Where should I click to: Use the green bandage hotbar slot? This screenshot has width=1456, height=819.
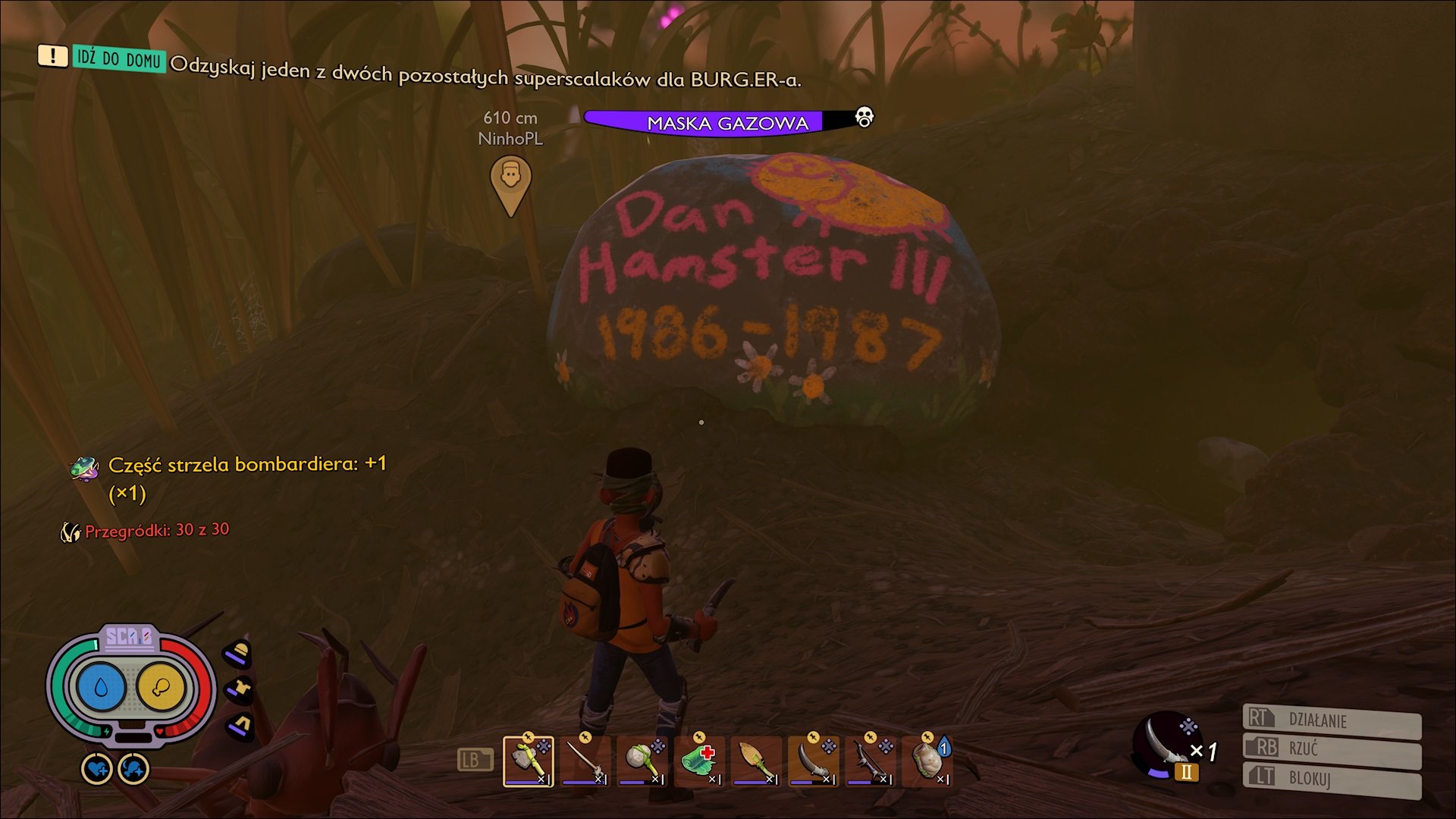click(x=698, y=761)
